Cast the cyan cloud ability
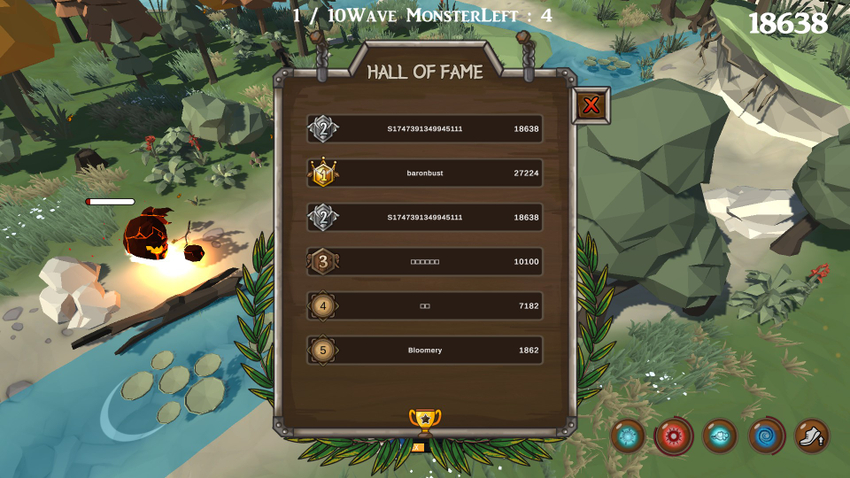This screenshot has height=478, width=850. [x=719, y=436]
